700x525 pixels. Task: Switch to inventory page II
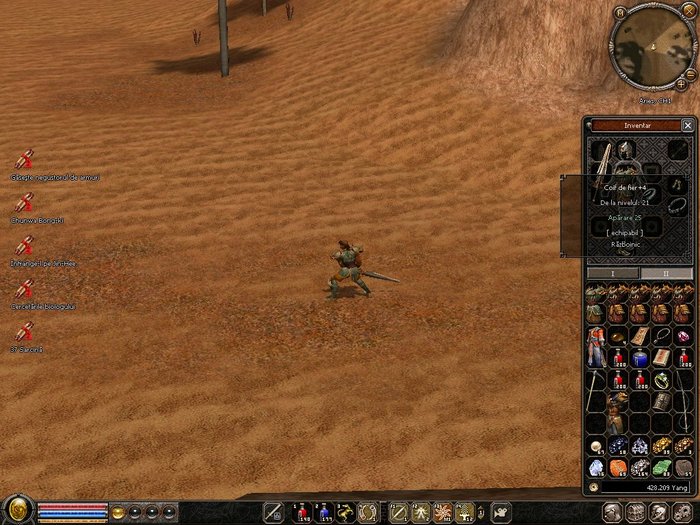pos(666,273)
